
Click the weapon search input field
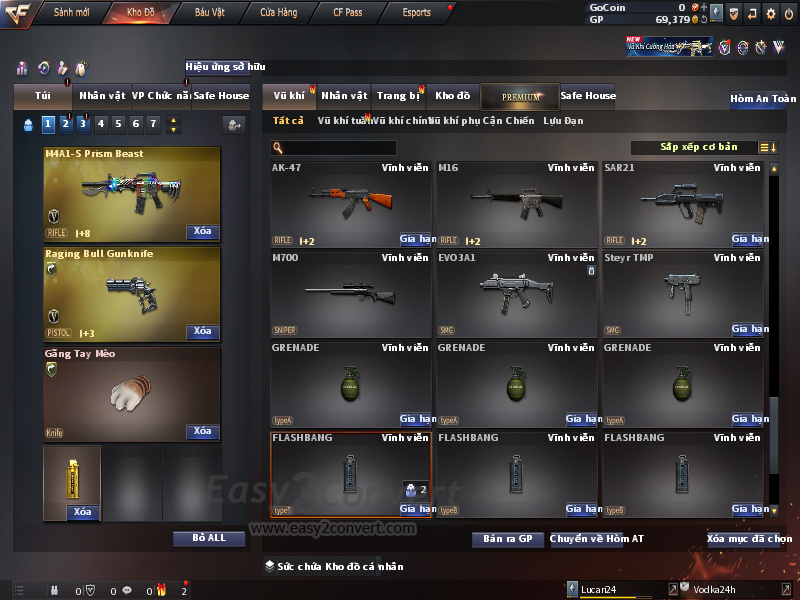(340, 148)
